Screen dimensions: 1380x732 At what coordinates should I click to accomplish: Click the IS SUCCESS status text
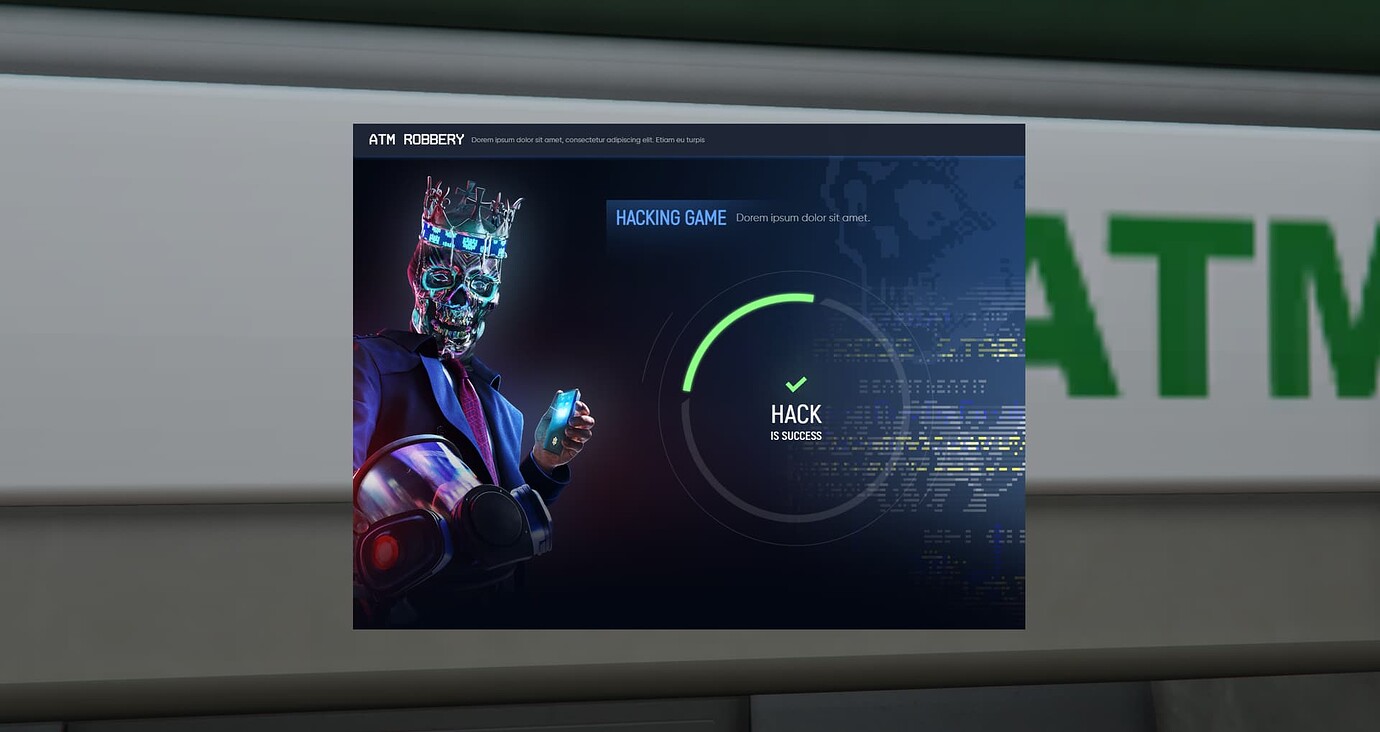point(796,435)
